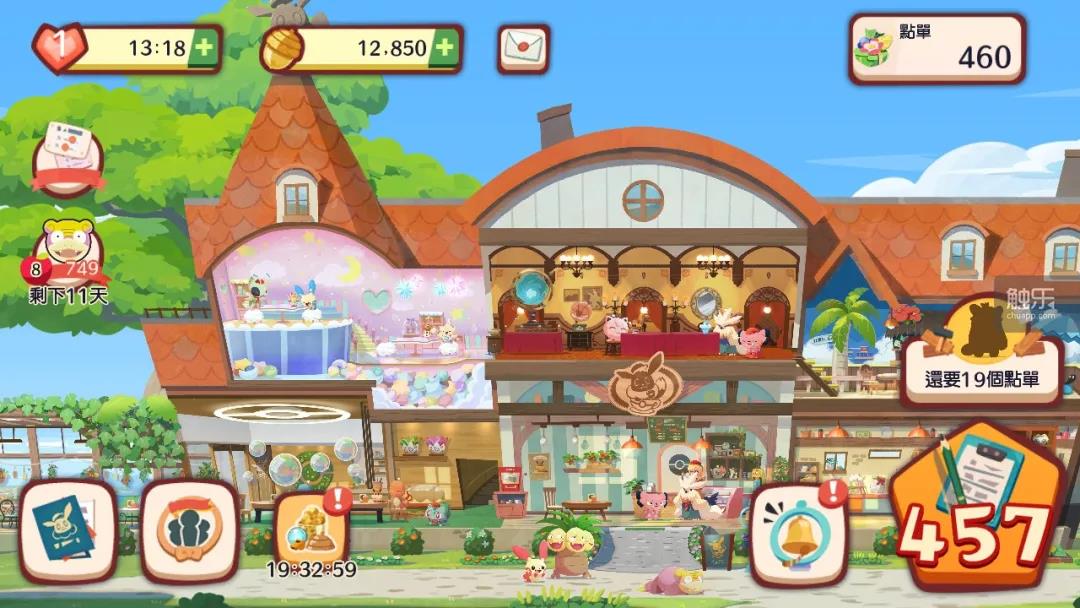Open the mail envelope inbox
The image size is (1080, 608).
(x=523, y=48)
